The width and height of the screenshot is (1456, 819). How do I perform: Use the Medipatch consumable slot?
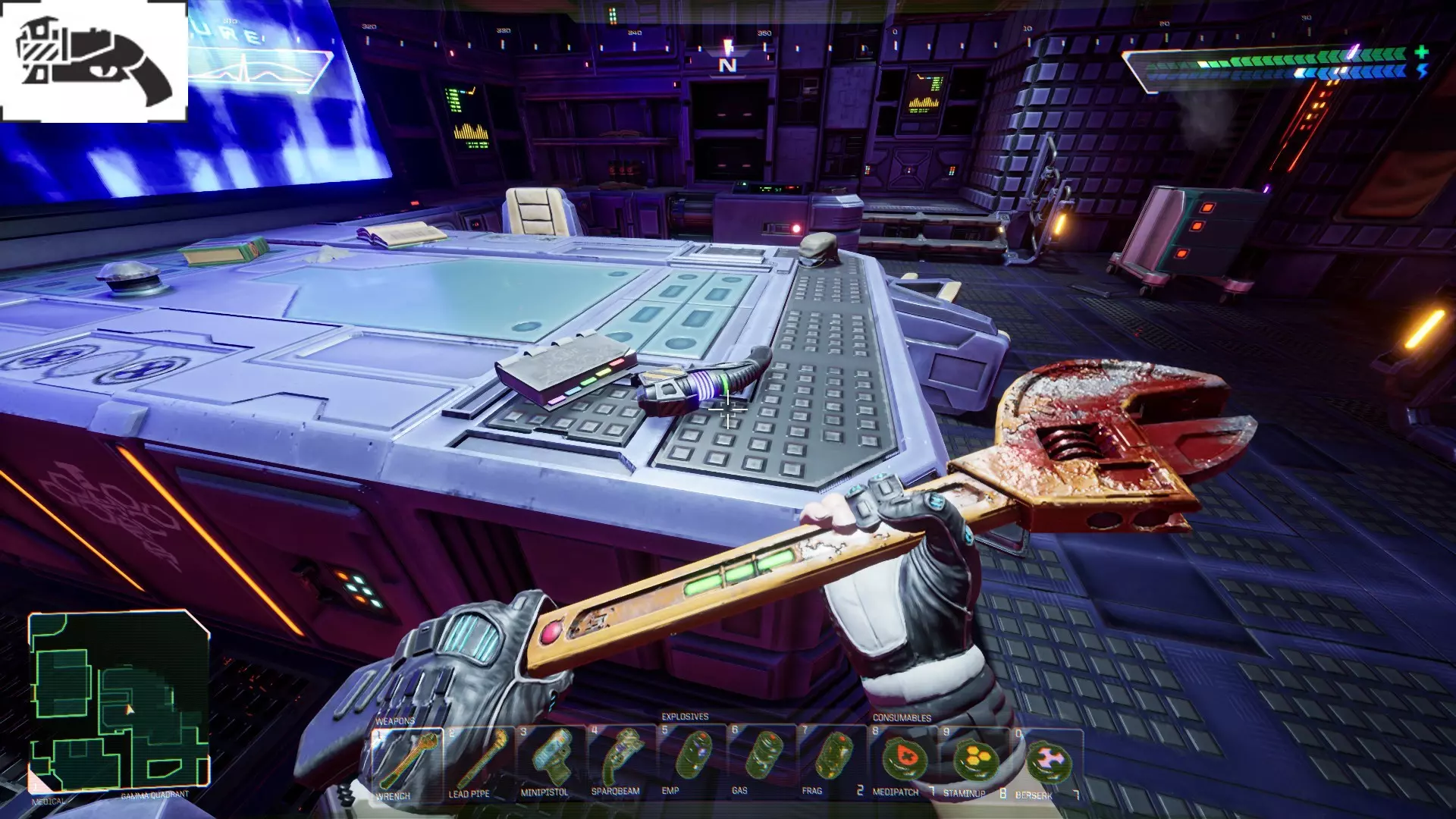[x=903, y=761]
